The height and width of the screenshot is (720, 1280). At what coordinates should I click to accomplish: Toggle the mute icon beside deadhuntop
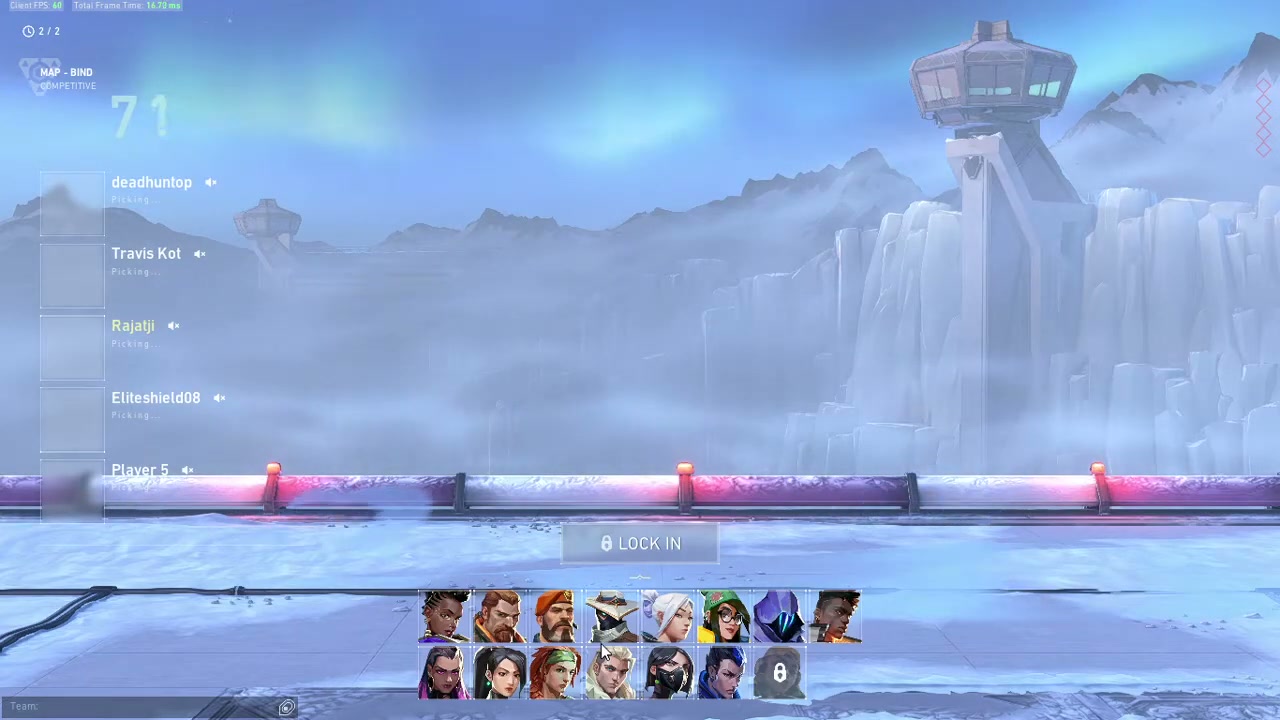(211, 183)
